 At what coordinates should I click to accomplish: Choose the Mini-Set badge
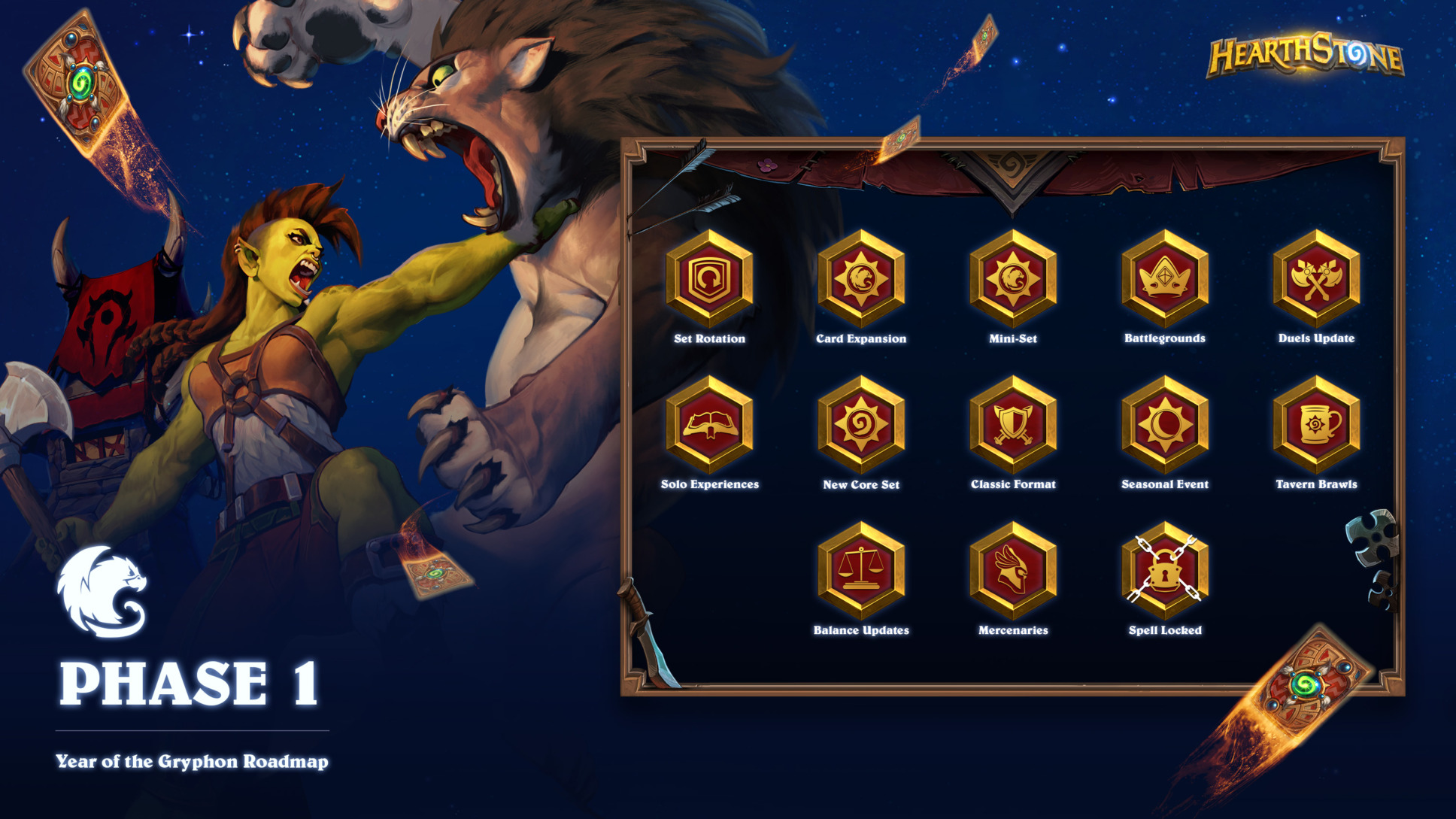pos(1013,279)
